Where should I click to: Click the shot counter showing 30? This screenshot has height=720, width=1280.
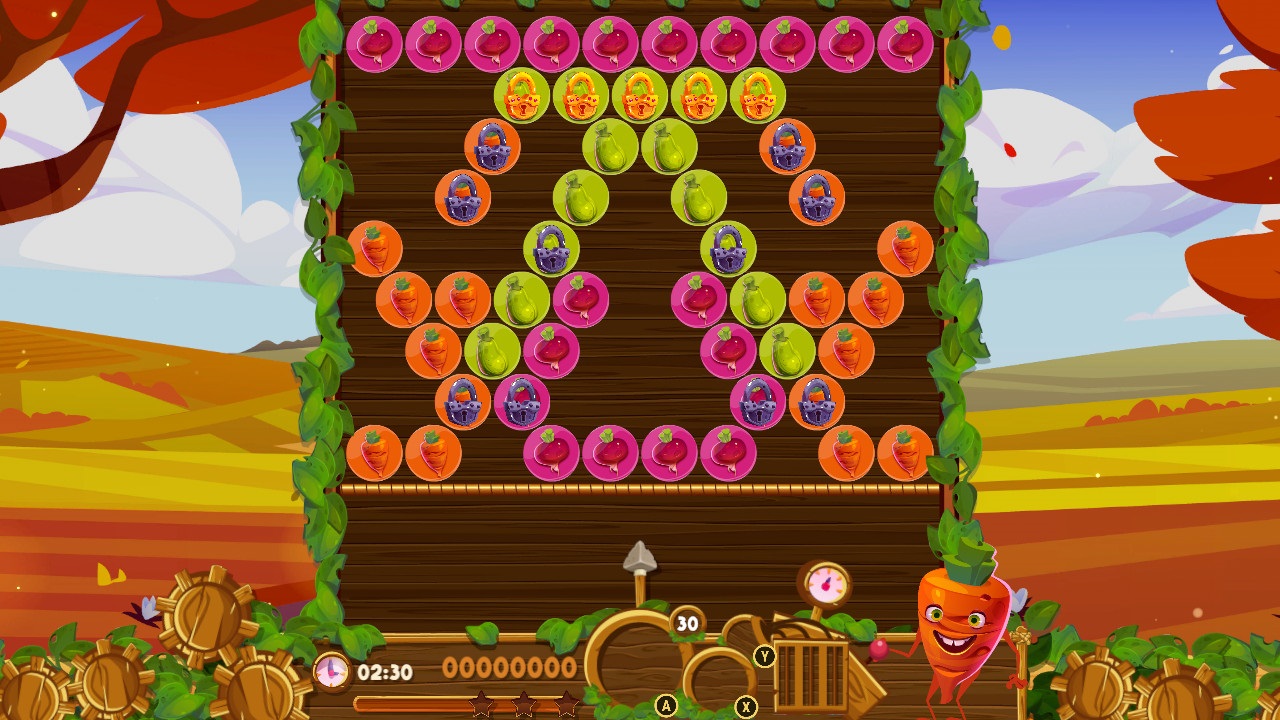689,623
